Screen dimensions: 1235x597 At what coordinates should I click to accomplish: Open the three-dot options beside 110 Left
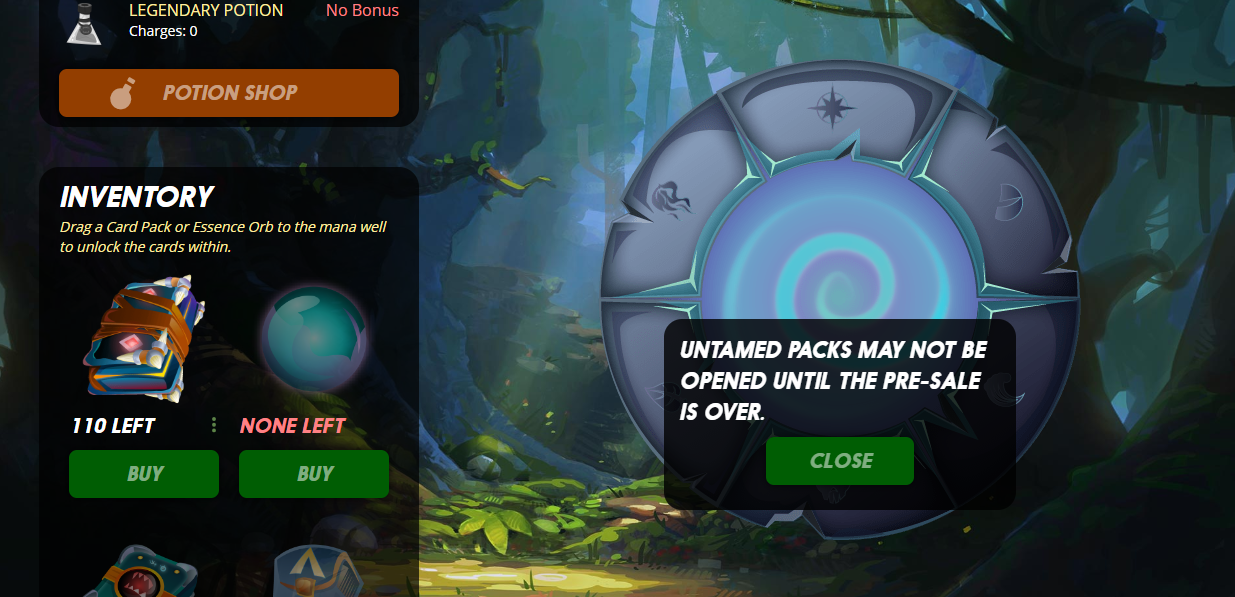coord(214,426)
